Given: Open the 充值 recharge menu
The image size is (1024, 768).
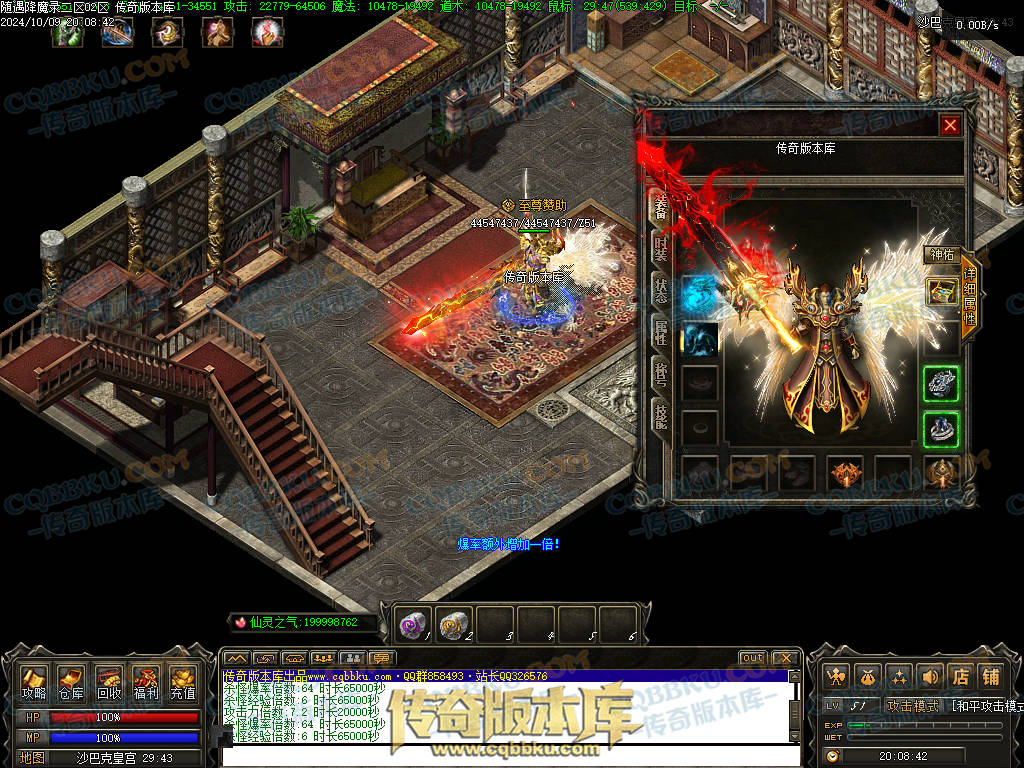Looking at the screenshot, I should [x=182, y=682].
